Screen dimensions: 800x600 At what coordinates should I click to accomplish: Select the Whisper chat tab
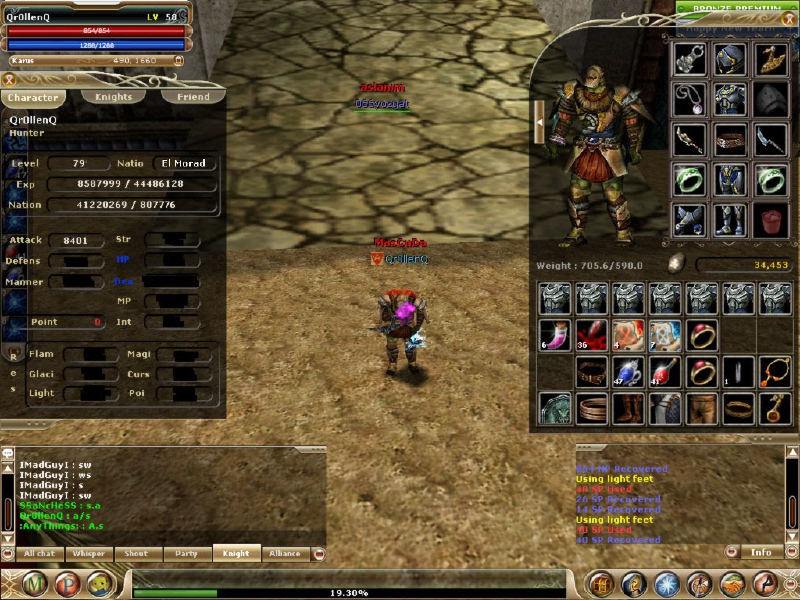tap(89, 553)
